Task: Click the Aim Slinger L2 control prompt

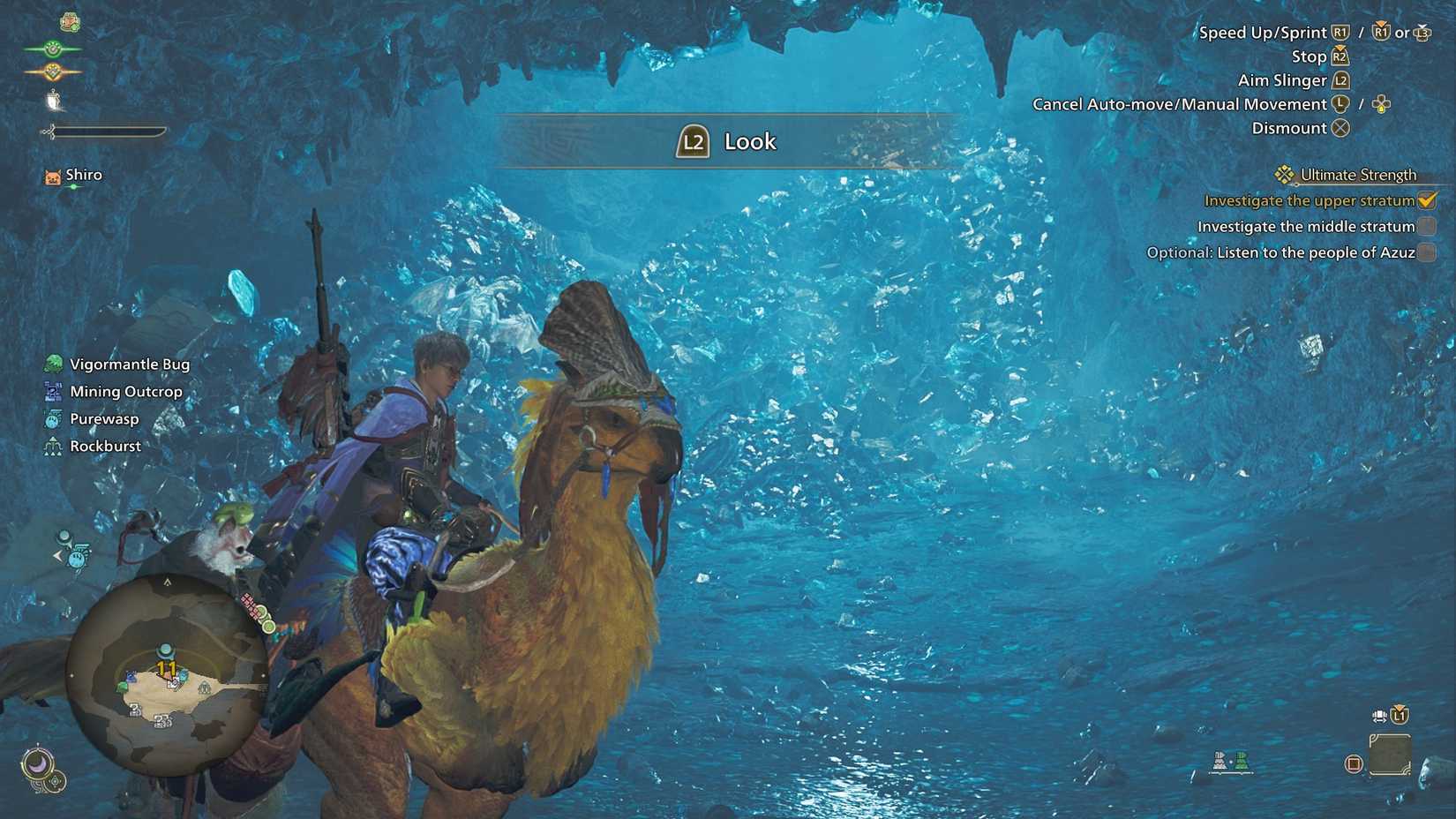Action: coord(1343,79)
